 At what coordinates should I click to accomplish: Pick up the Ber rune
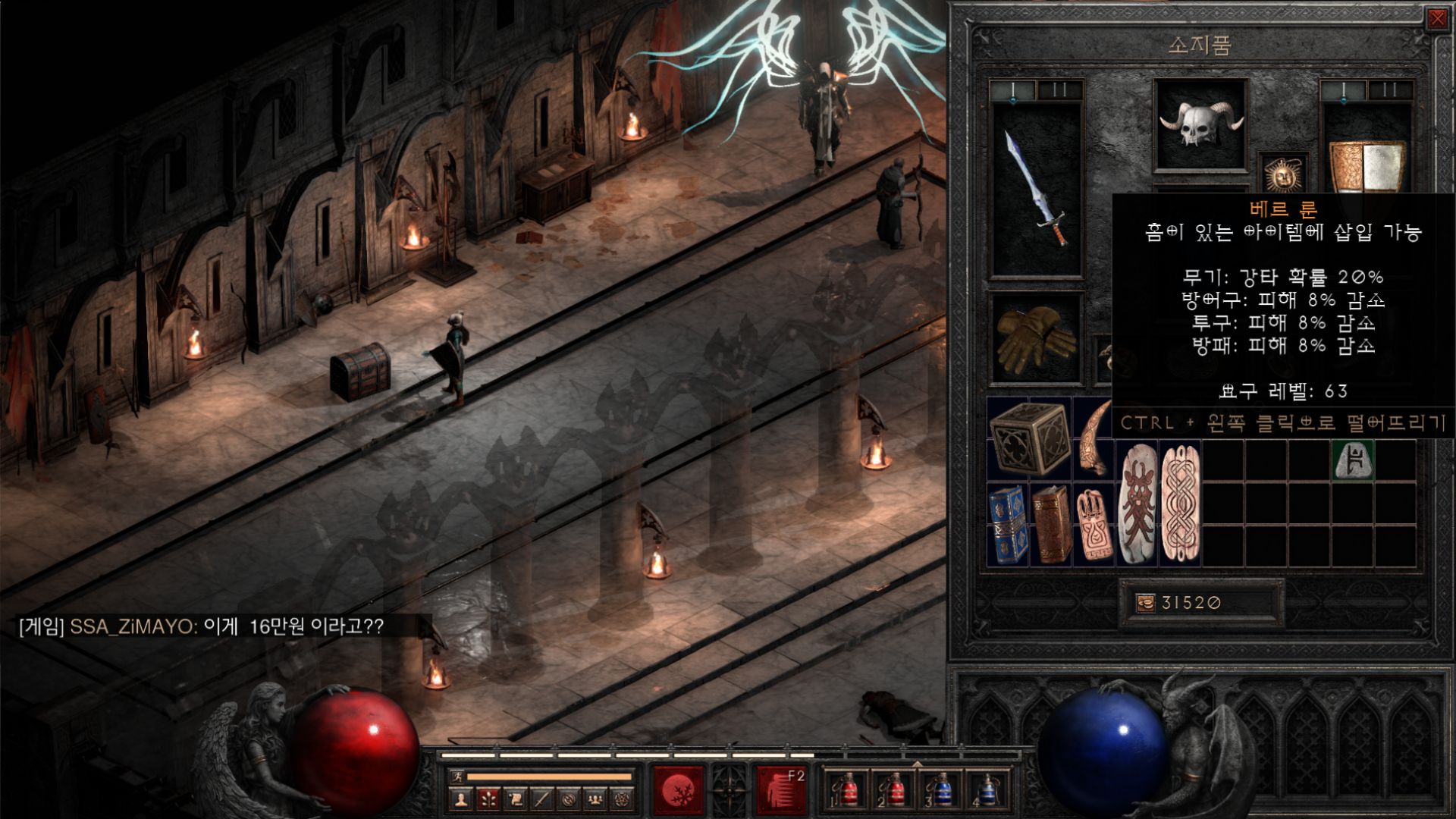[1354, 460]
